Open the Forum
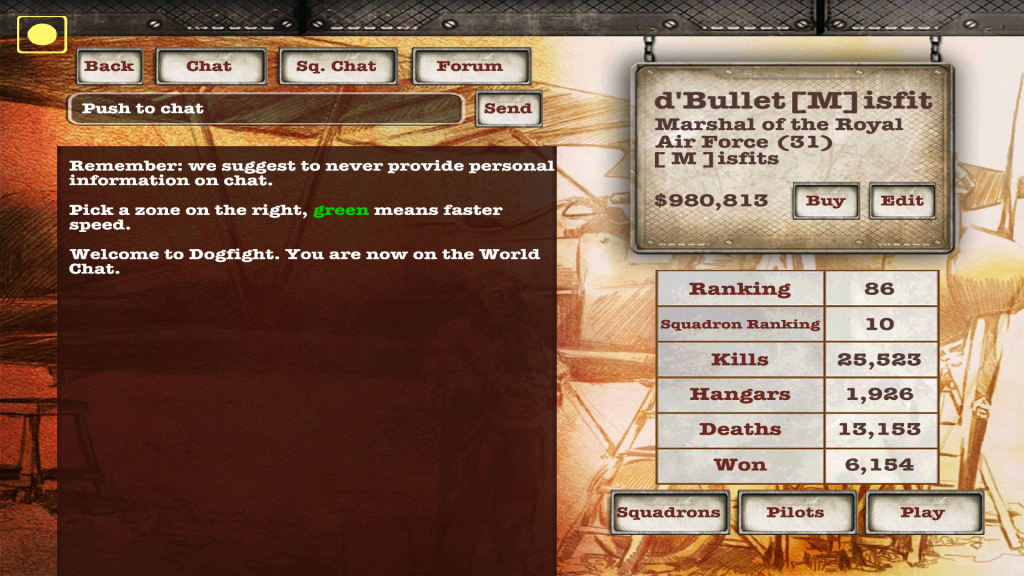The height and width of the screenshot is (576, 1024). (x=470, y=67)
